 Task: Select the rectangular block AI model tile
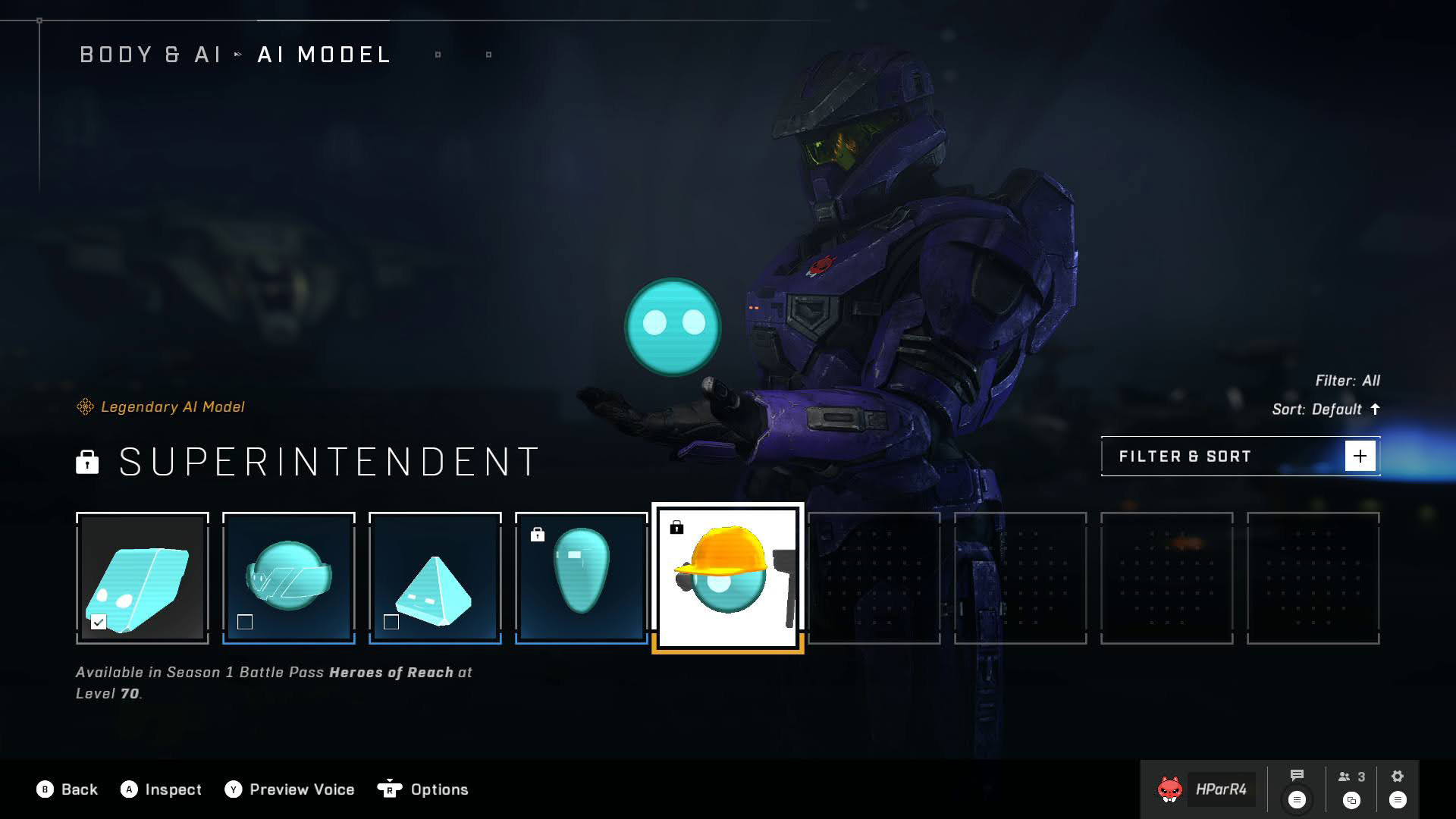click(x=142, y=578)
